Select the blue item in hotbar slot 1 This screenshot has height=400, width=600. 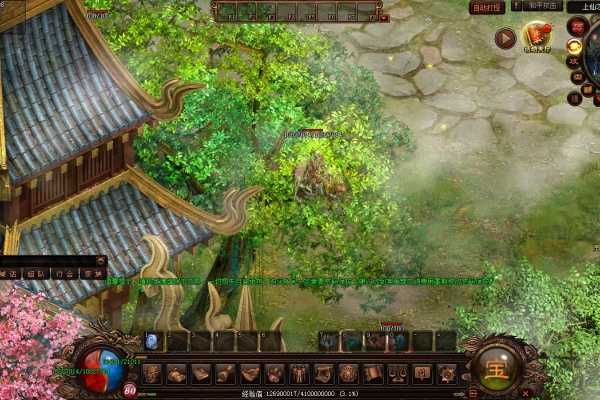pyautogui.click(x=152, y=341)
